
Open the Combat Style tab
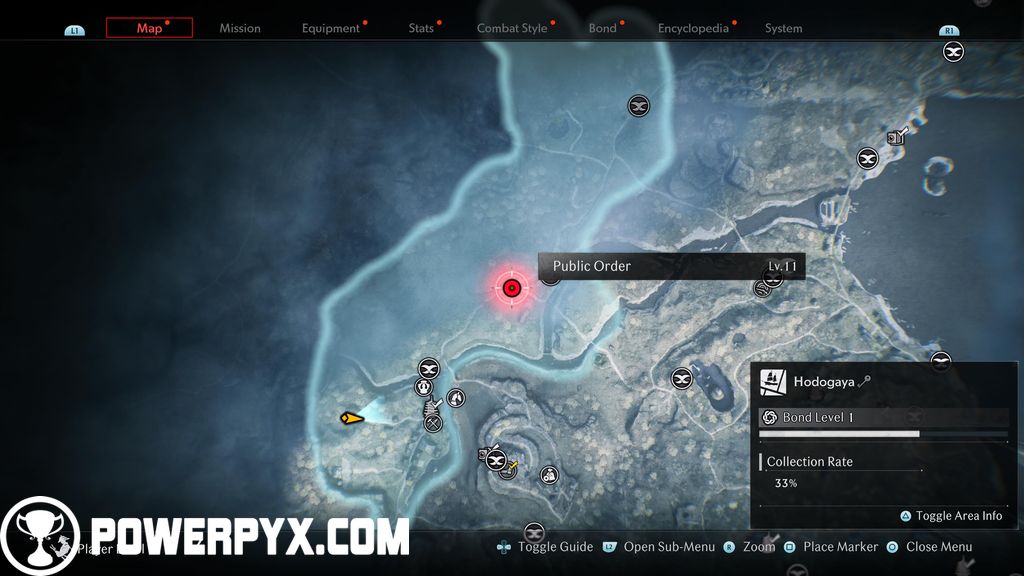tap(512, 28)
